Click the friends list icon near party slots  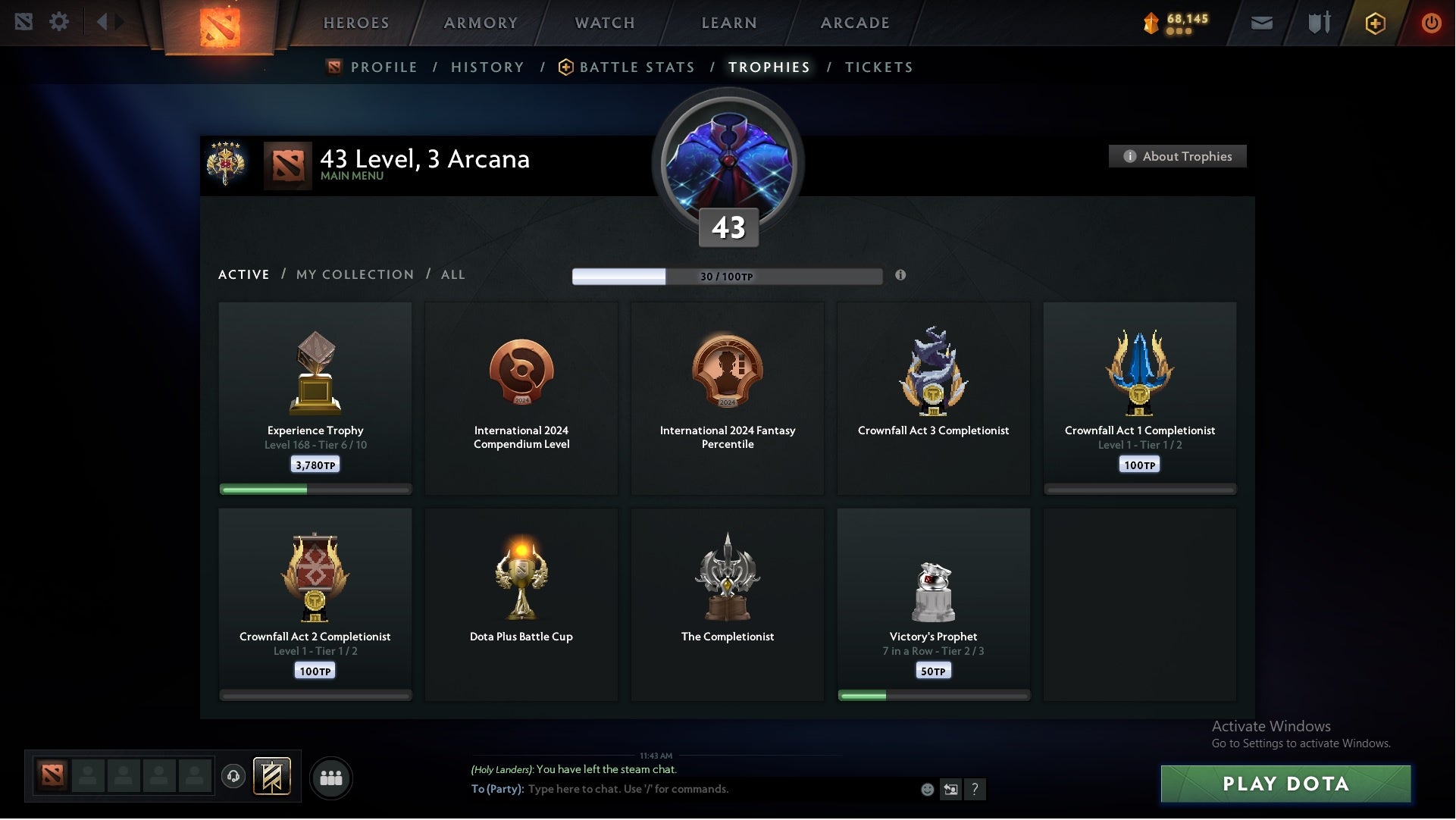[x=331, y=778]
